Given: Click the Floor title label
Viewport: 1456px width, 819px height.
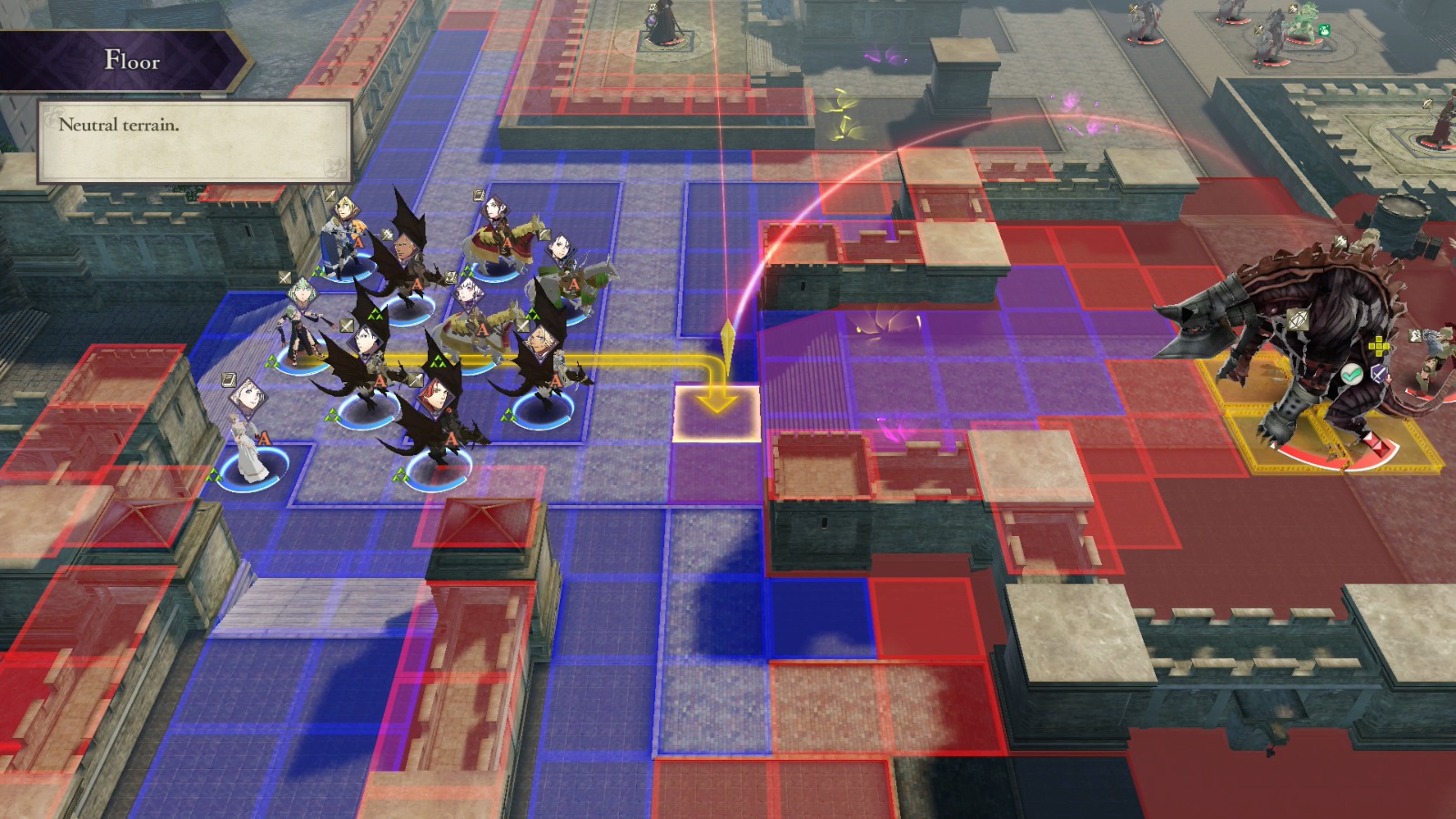Looking at the screenshot, I should pyautogui.click(x=133, y=62).
